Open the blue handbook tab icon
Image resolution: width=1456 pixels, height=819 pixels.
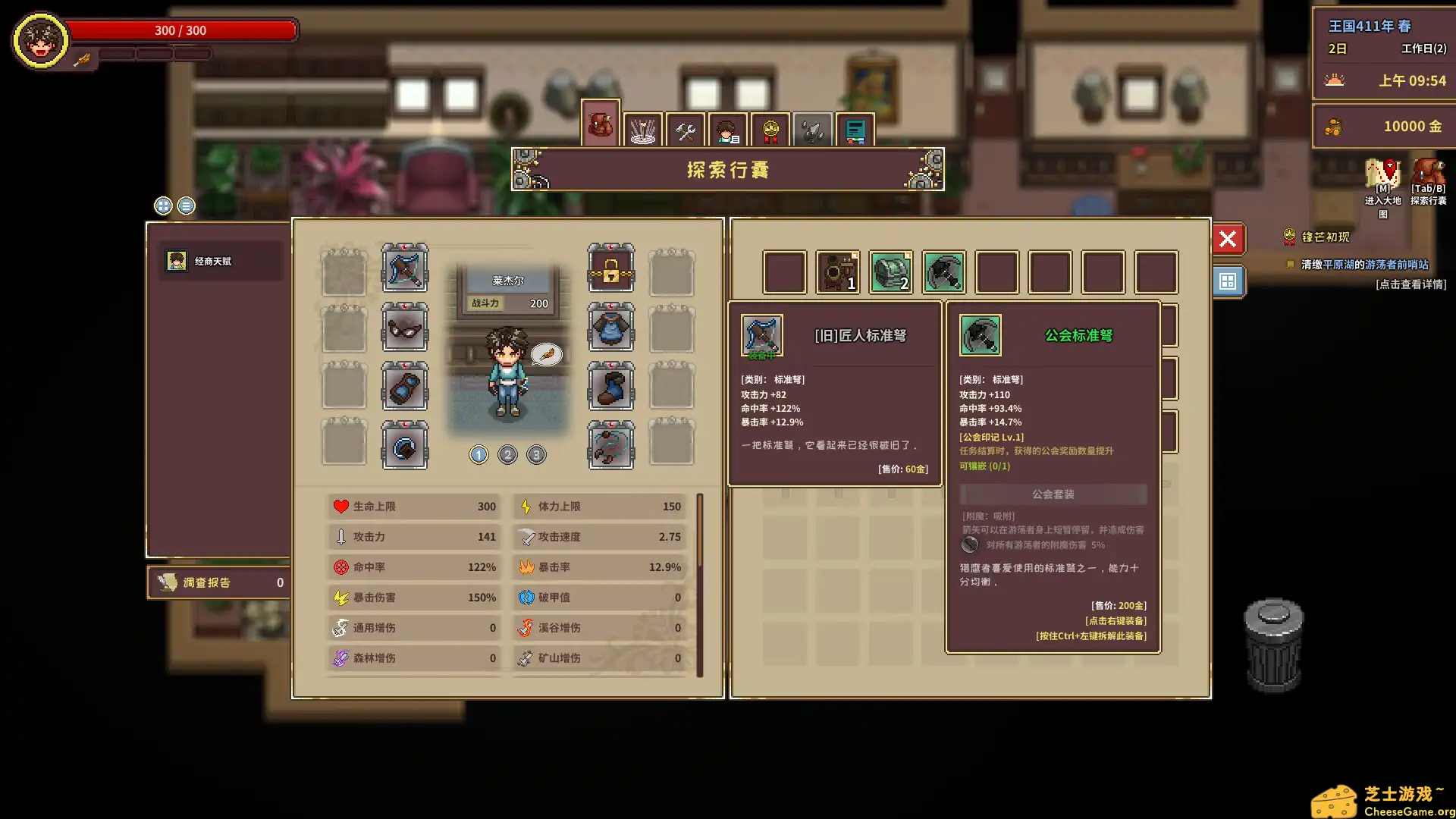856,128
